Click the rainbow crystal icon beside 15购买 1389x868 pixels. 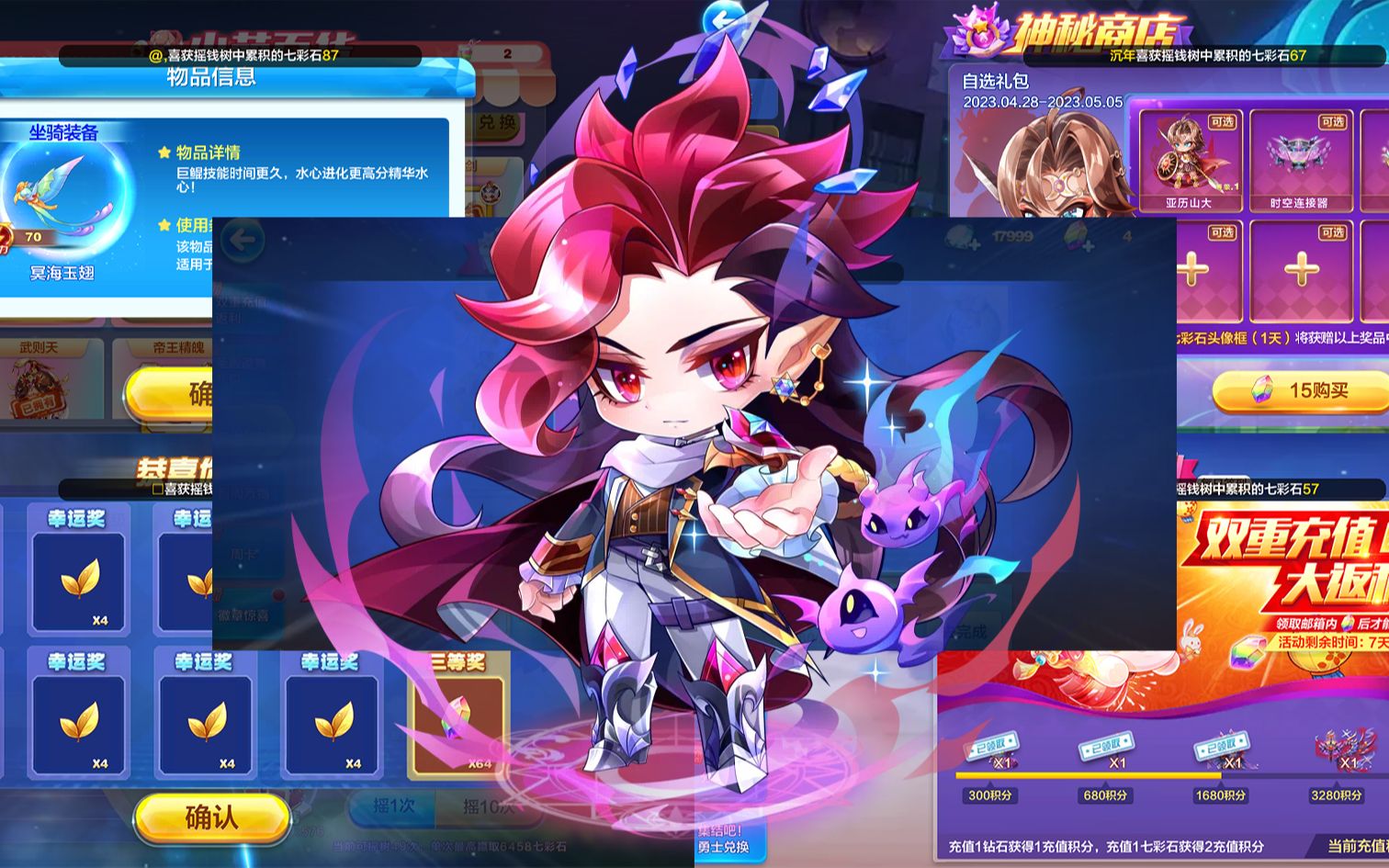click(x=1262, y=389)
